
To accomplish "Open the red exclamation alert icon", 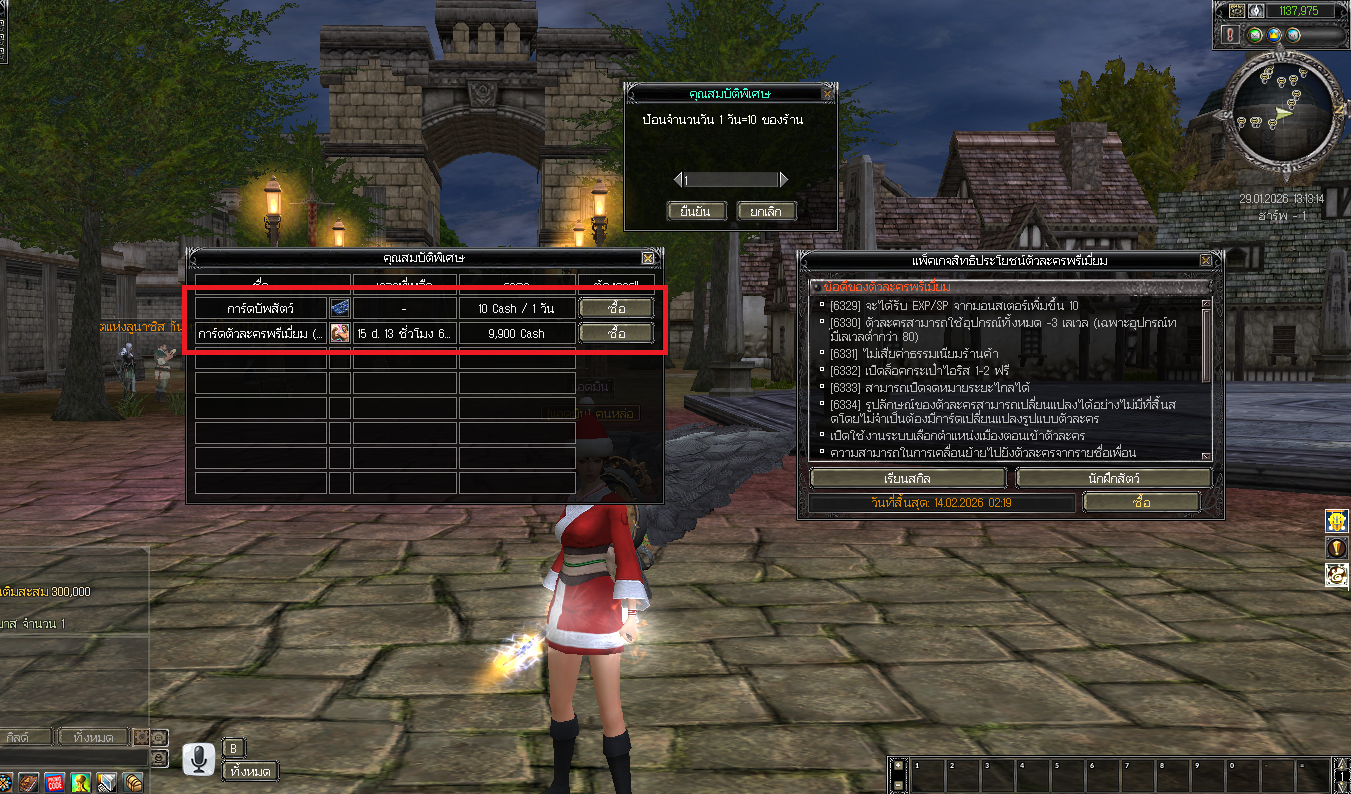I will click(x=1230, y=35).
